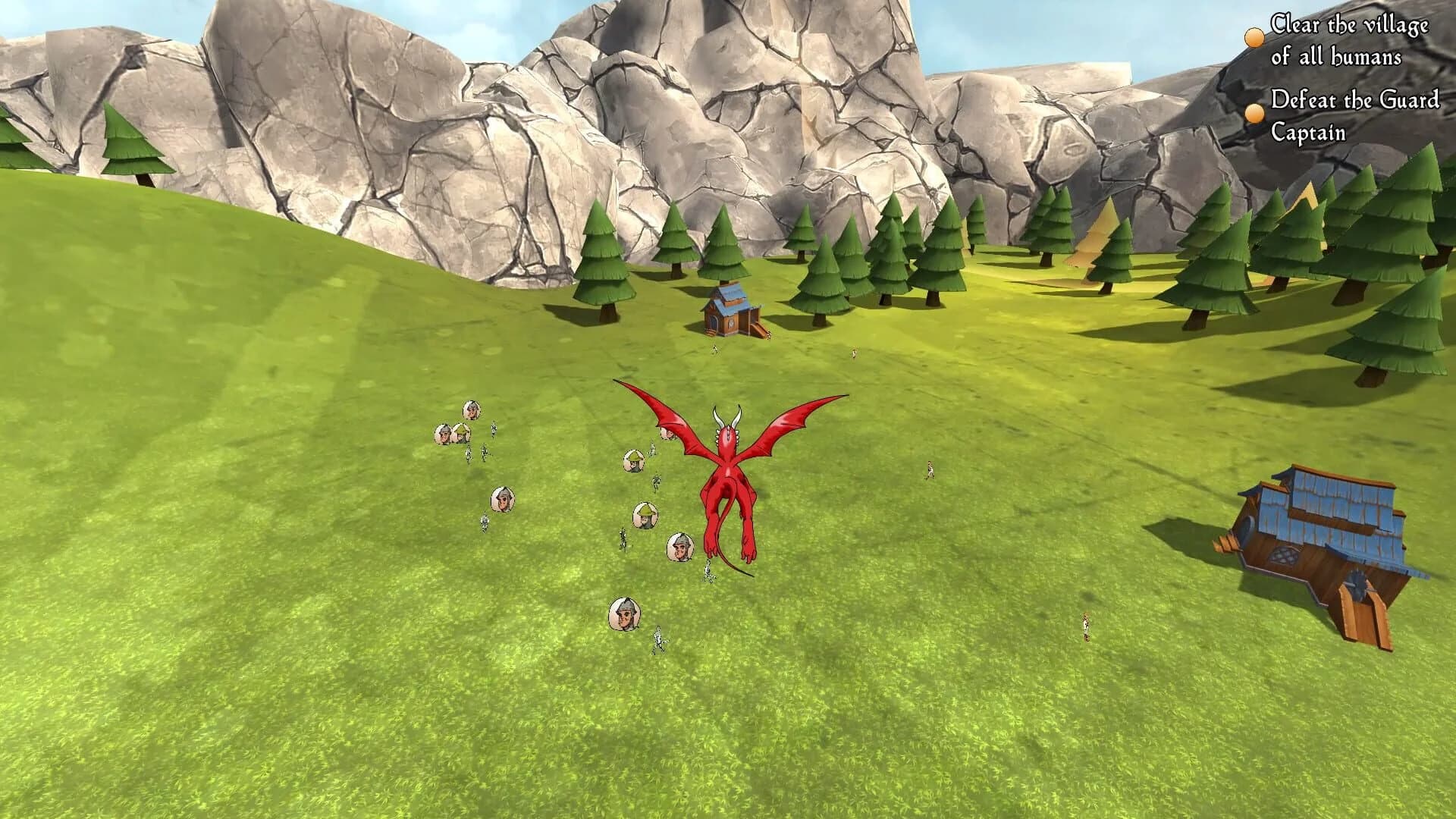
Task: Select the leftmost pair of guard portraits
Action: [x=451, y=435]
